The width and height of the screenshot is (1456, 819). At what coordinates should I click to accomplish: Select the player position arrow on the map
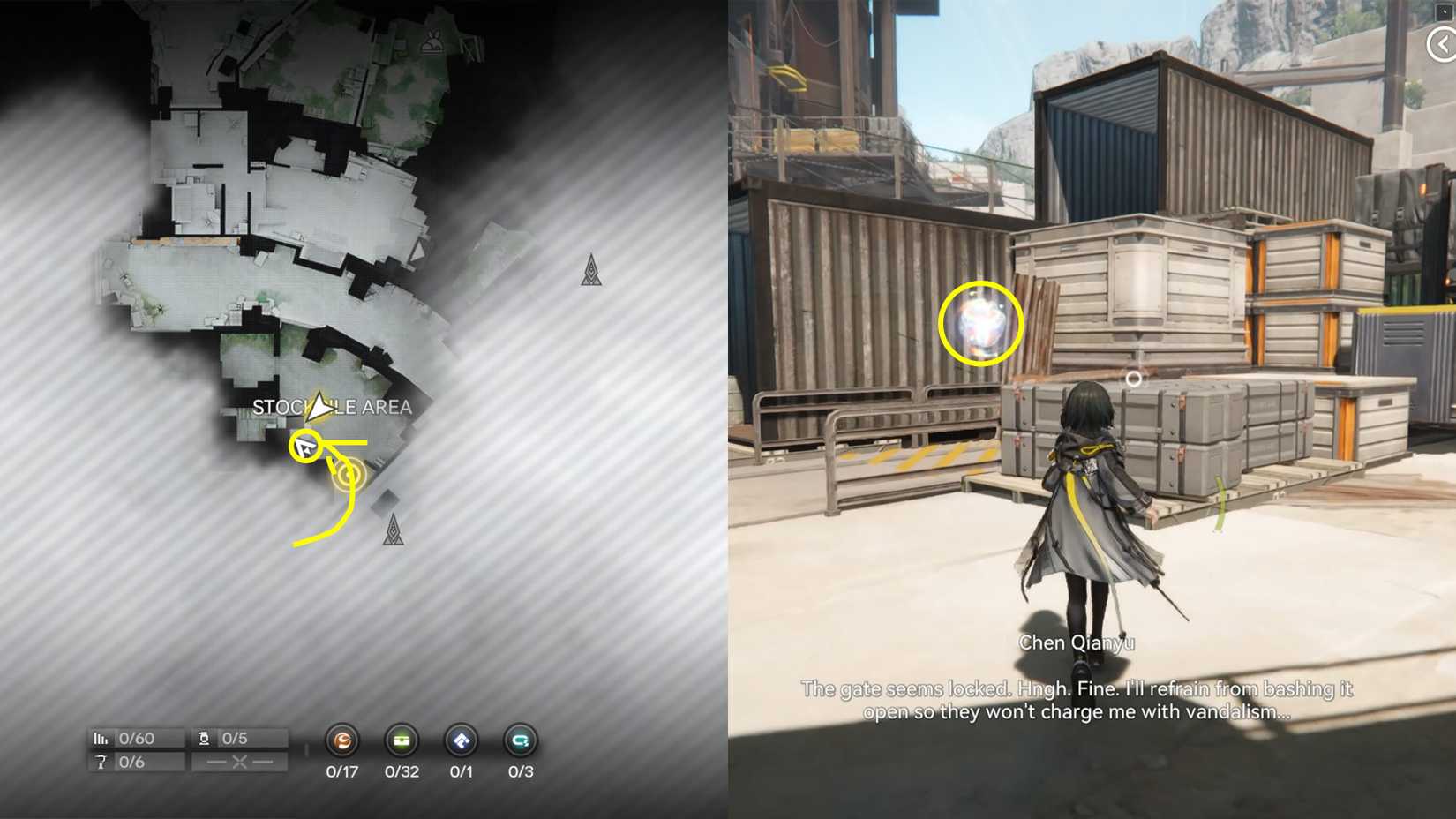click(318, 408)
